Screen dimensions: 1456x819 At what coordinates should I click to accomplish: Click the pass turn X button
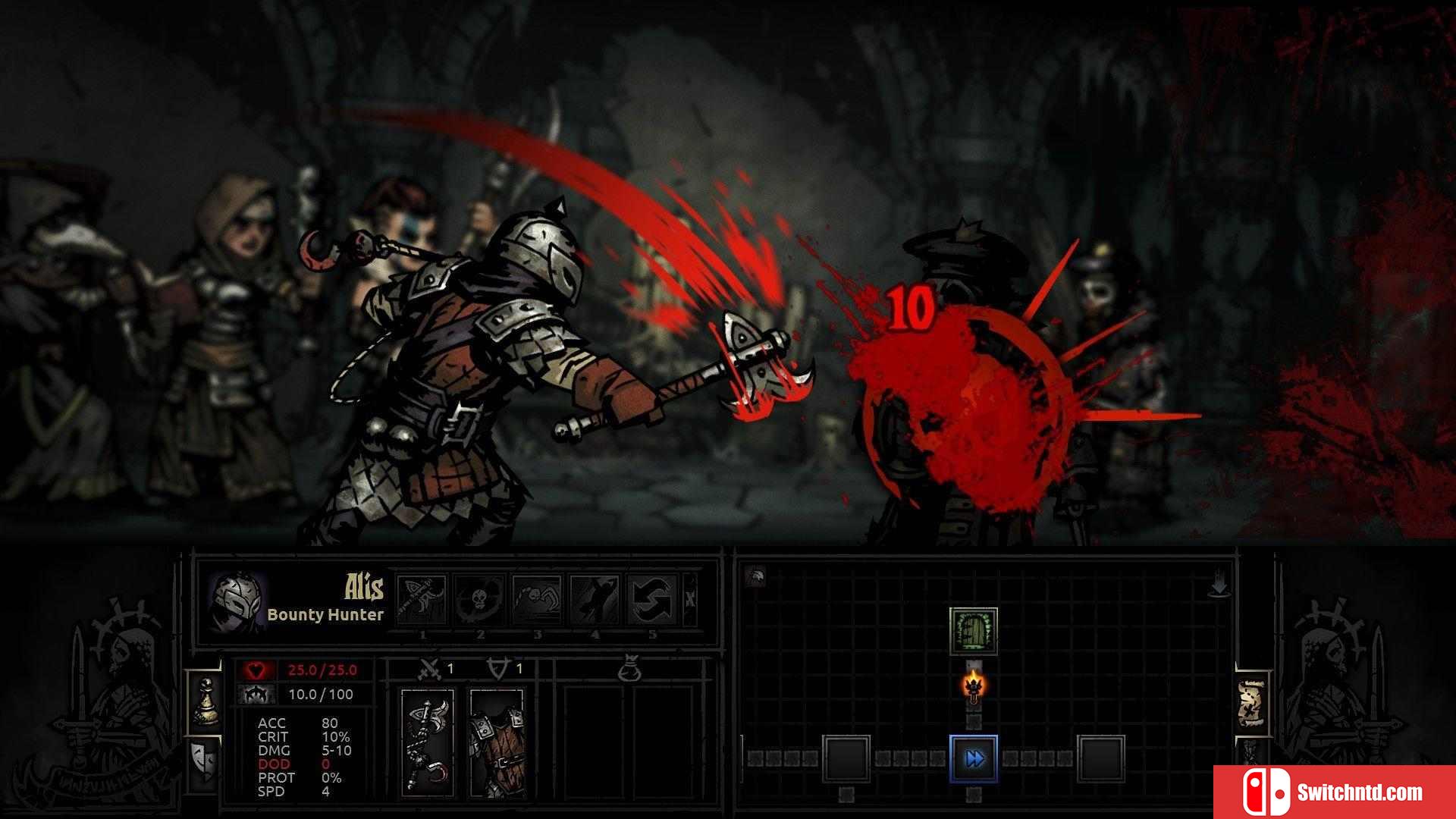(690, 599)
